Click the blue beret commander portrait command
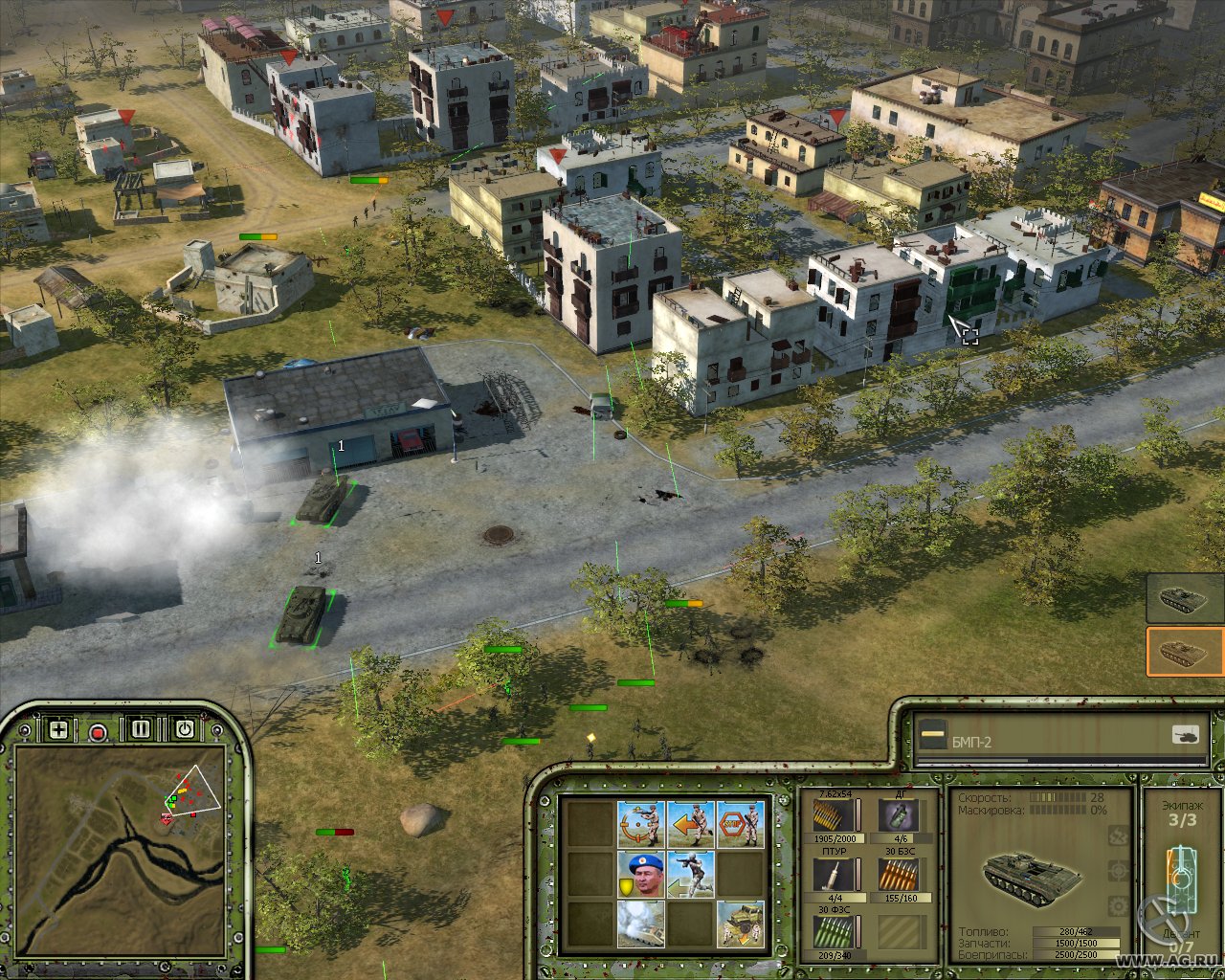1225x980 pixels. [x=640, y=874]
